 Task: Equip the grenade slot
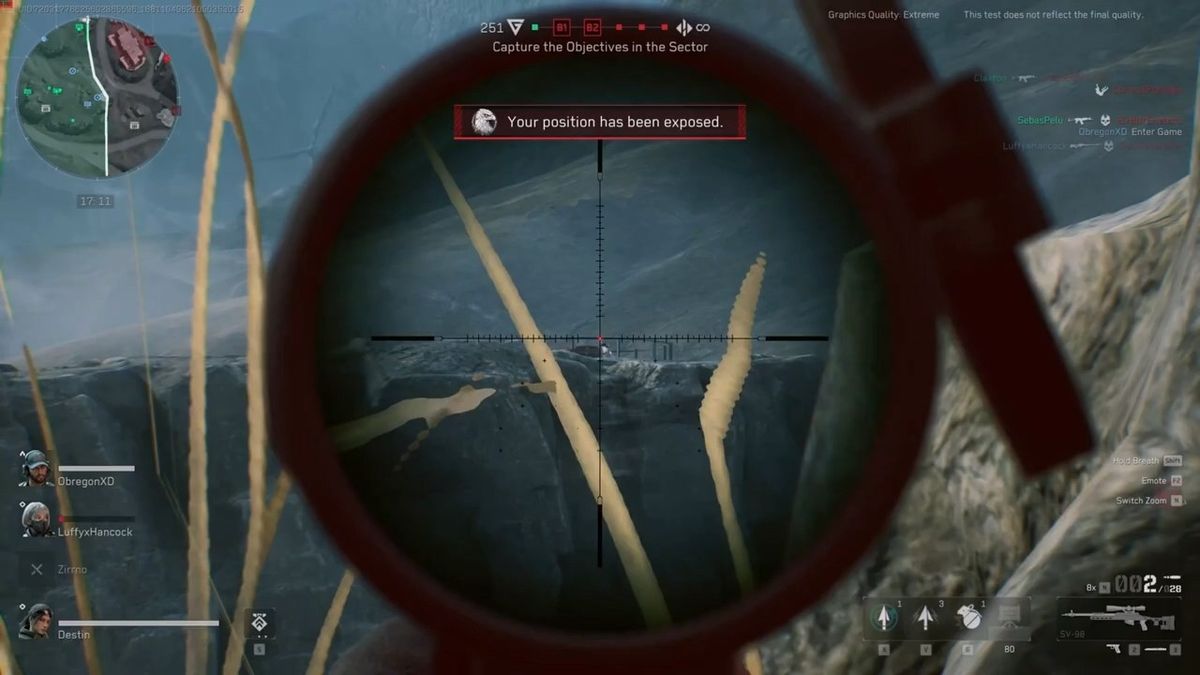[967, 617]
